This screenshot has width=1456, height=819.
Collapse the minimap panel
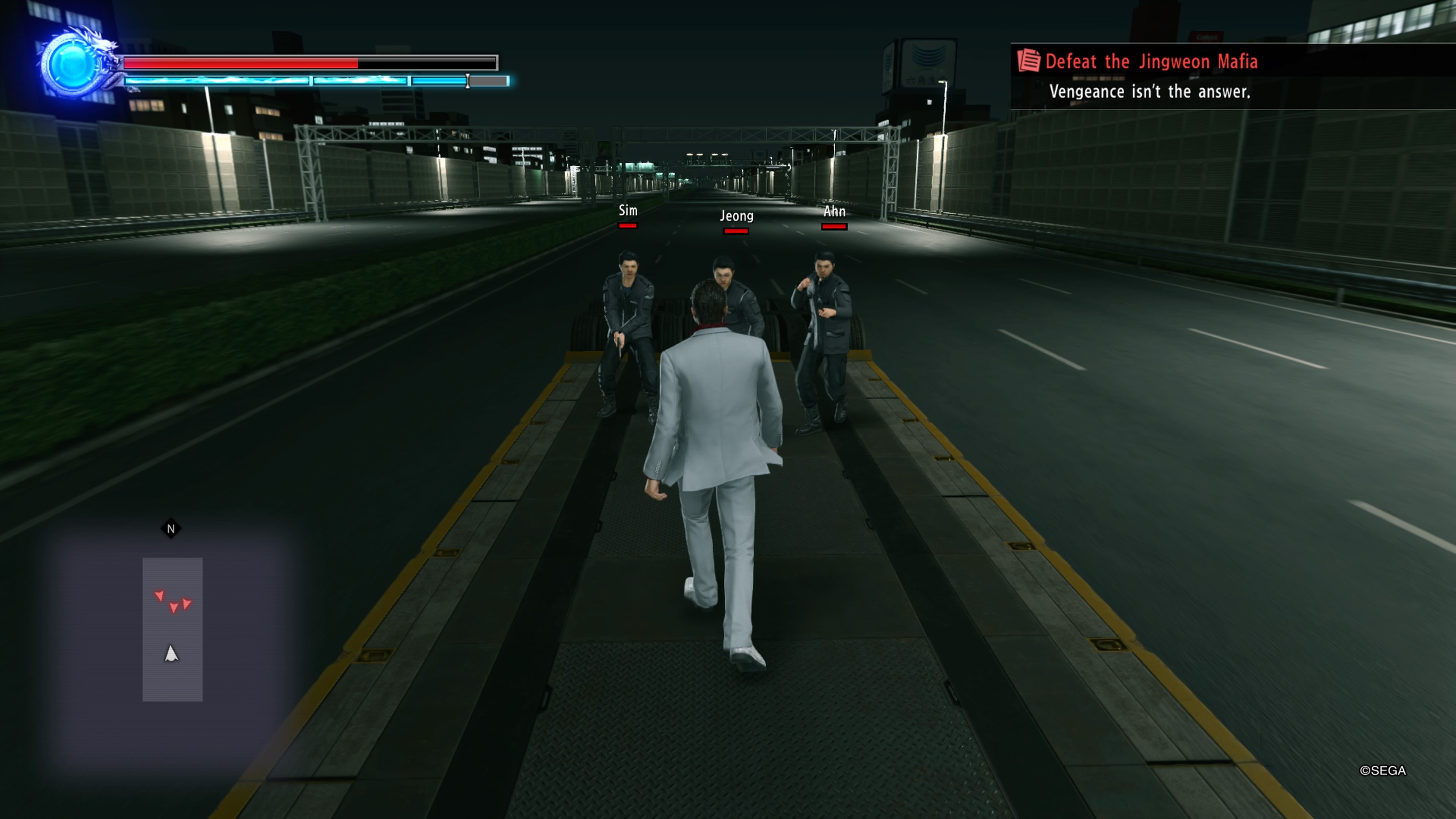pos(173,630)
